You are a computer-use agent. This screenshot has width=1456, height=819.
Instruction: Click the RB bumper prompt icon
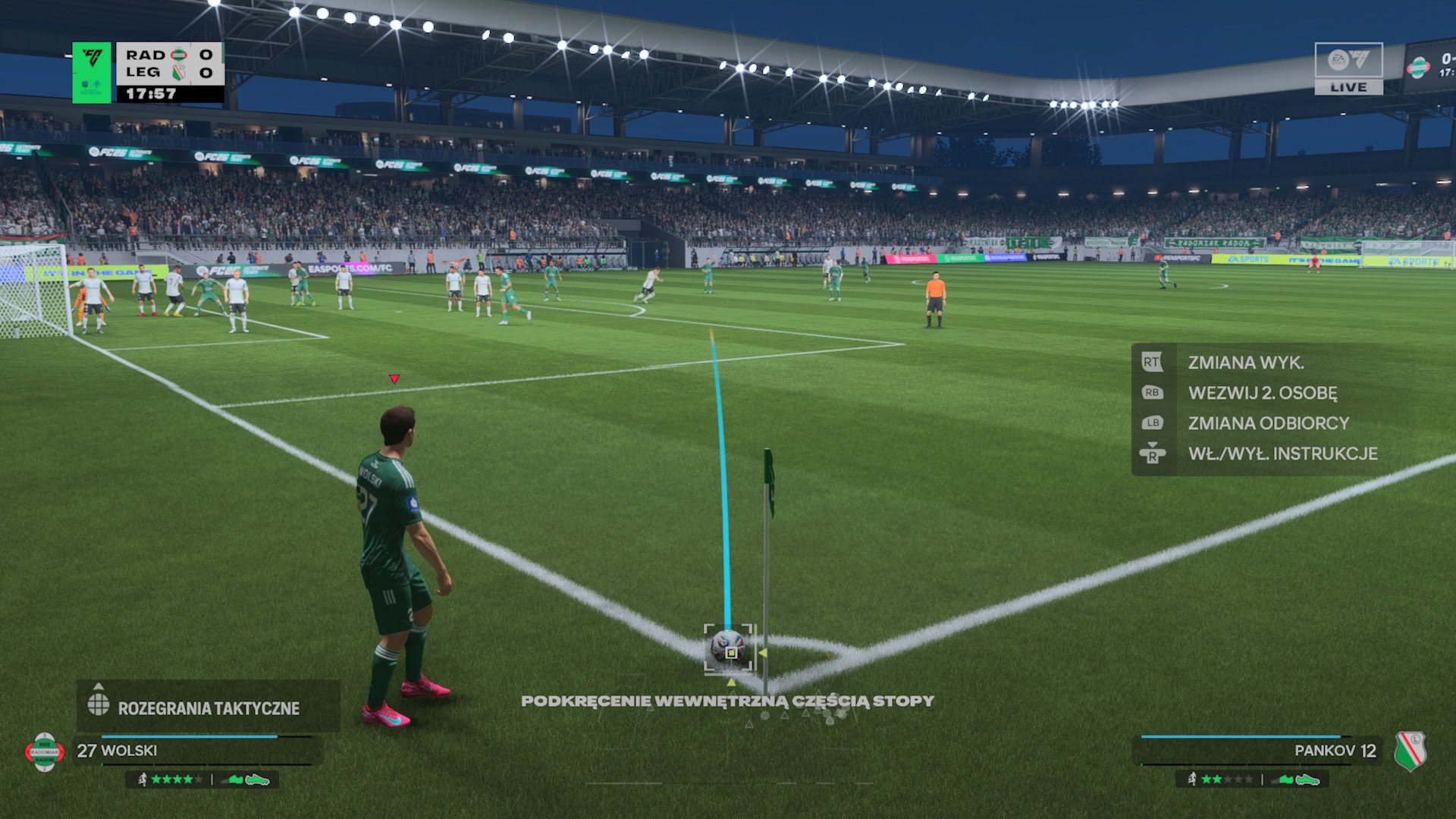tap(1153, 393)
